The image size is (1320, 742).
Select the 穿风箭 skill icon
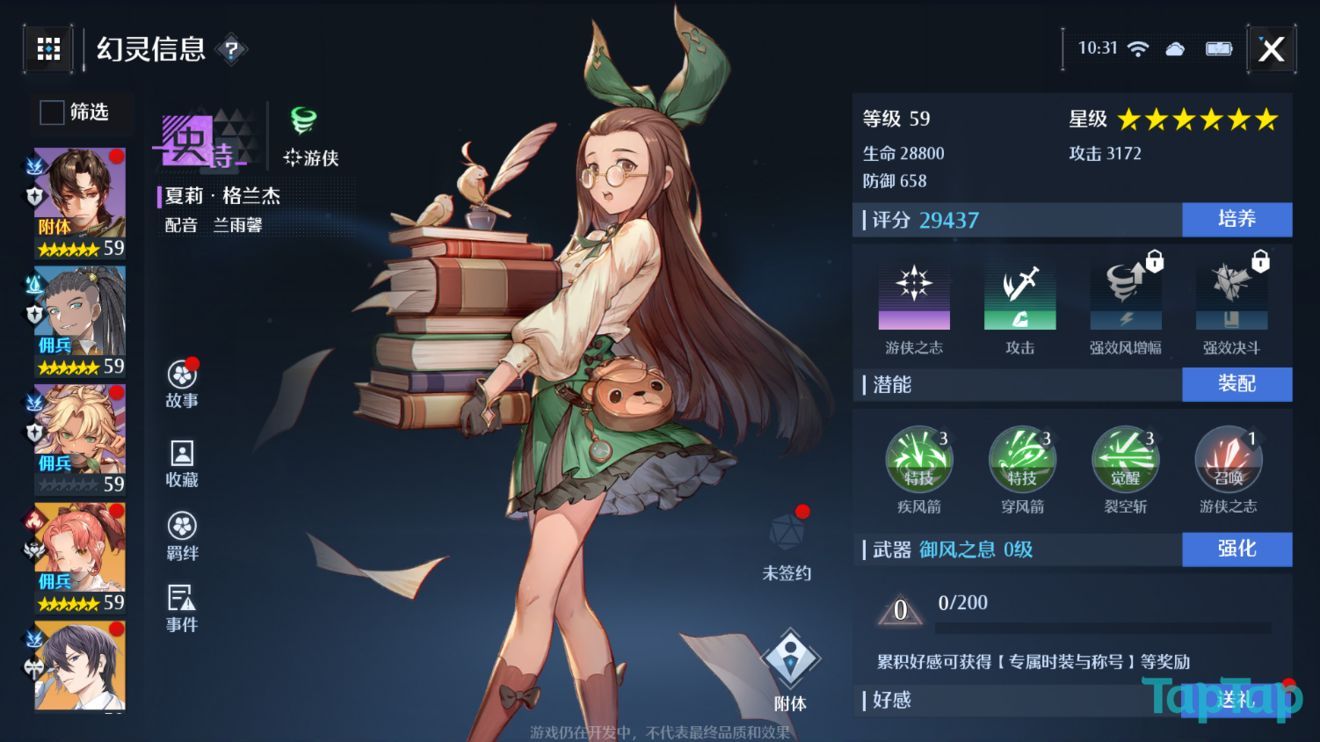pos(1023,459)
